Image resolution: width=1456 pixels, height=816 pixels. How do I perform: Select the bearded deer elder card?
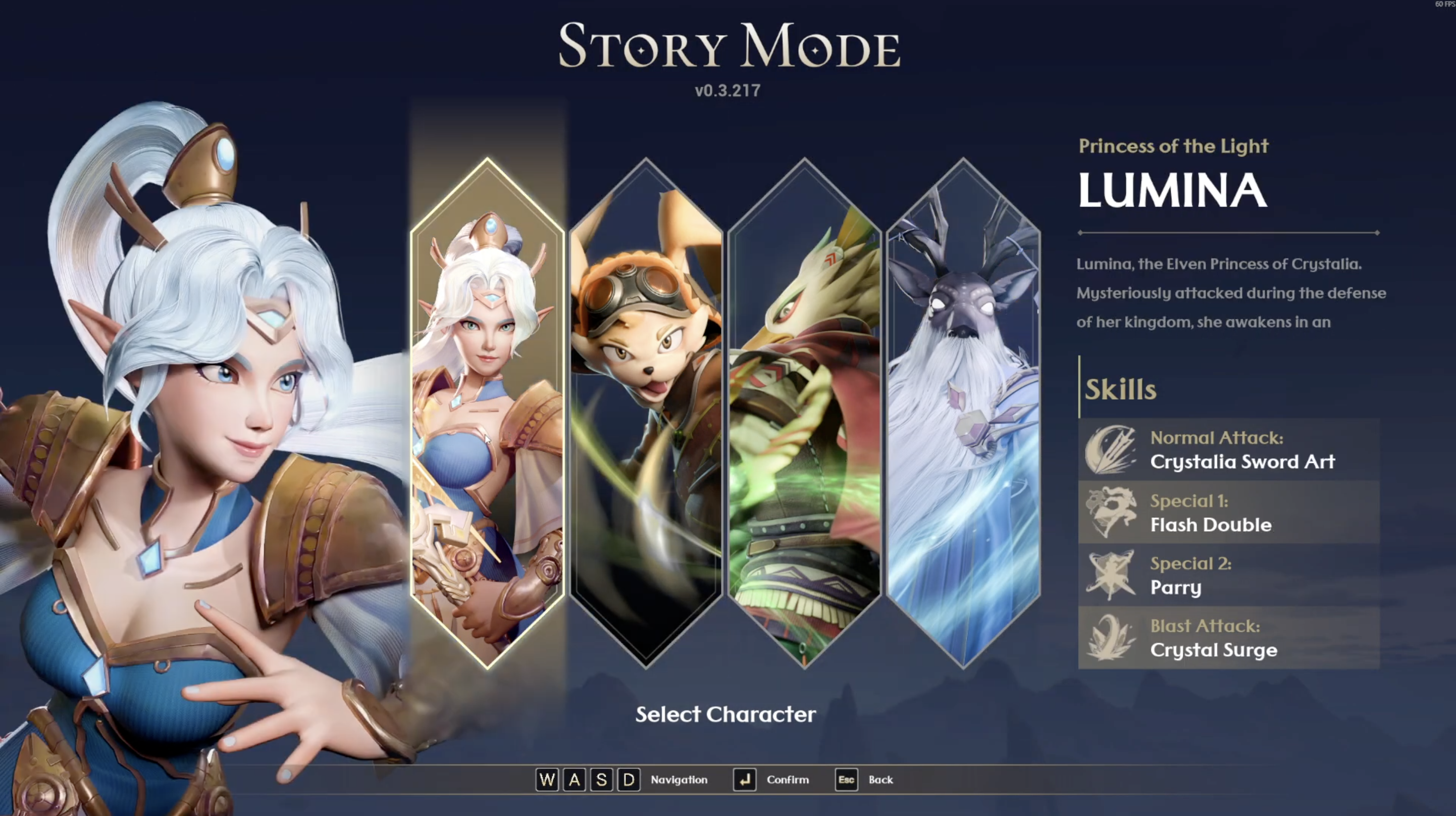963,412
